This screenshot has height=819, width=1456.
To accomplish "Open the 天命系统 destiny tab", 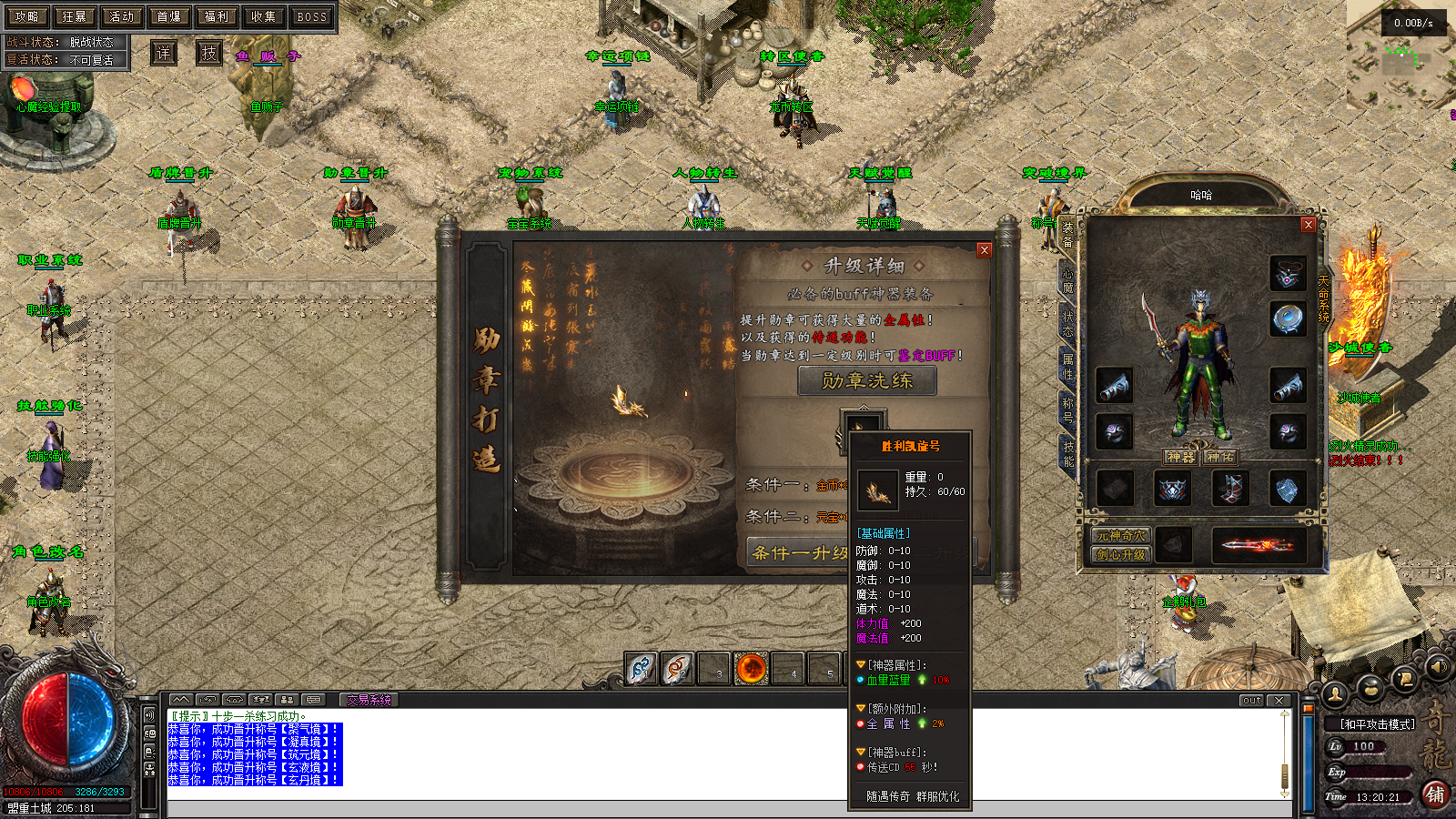I will [x=1324, y=298].
